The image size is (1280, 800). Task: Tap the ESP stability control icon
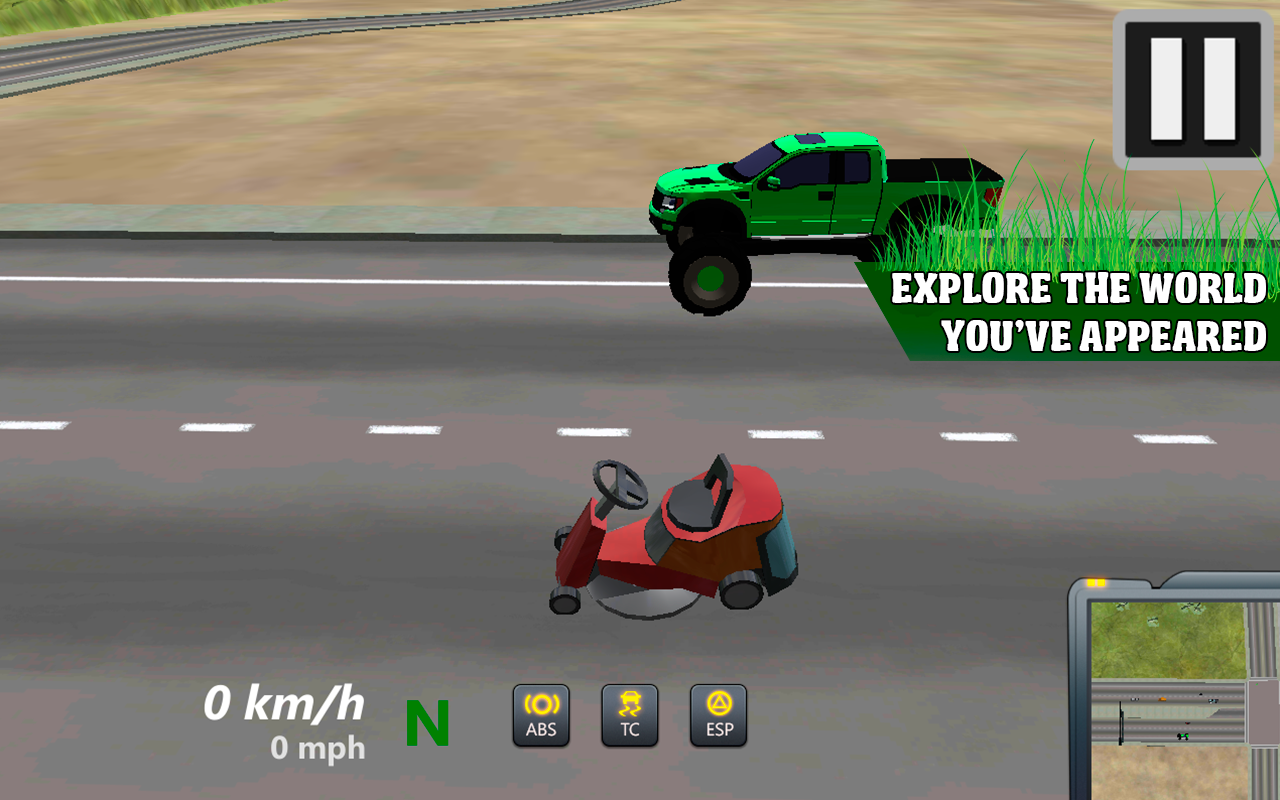718,714
